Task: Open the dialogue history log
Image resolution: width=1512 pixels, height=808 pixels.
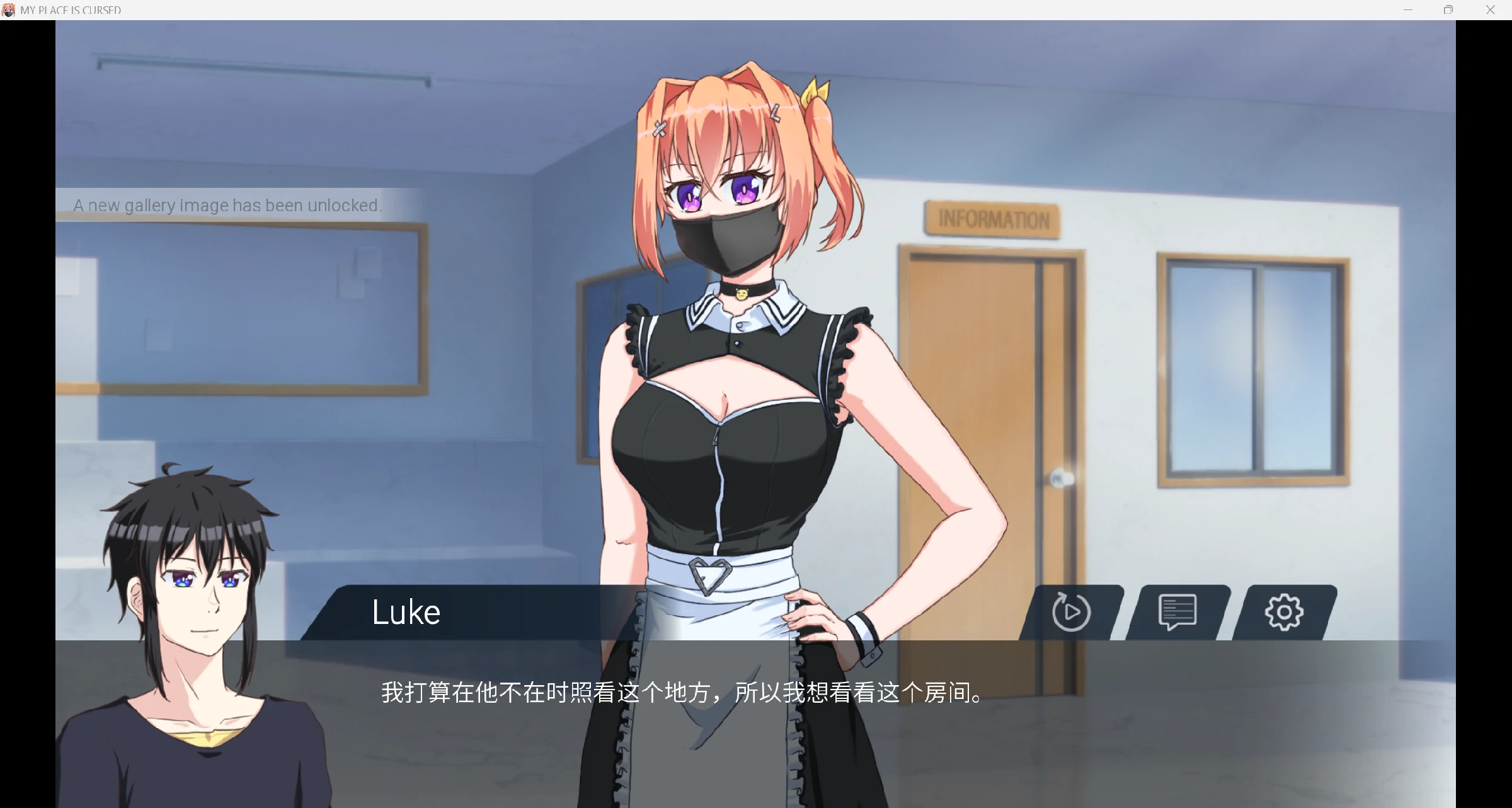Action: tap(1177, 612)
